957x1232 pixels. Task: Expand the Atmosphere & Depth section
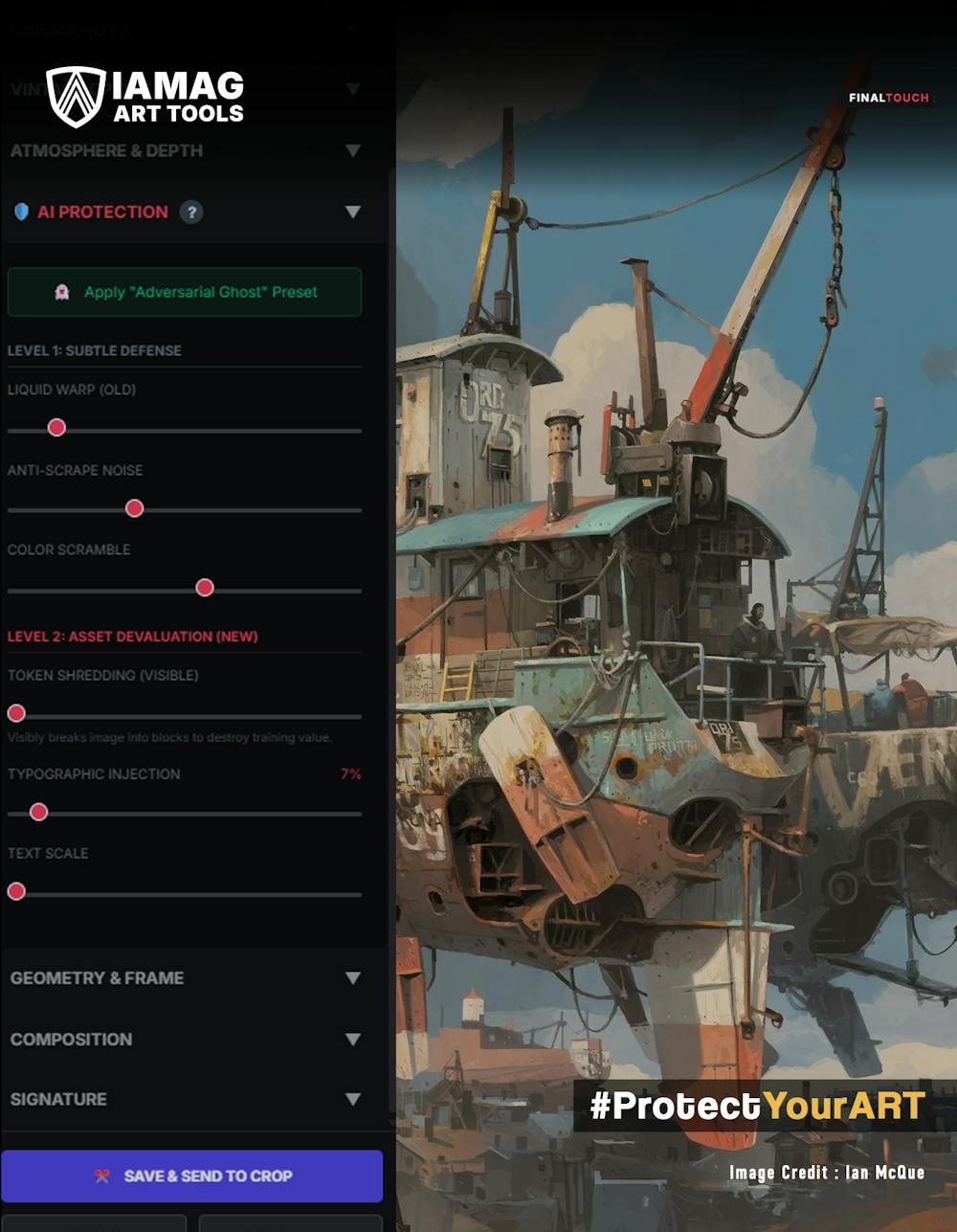click(x=352, y=151)
